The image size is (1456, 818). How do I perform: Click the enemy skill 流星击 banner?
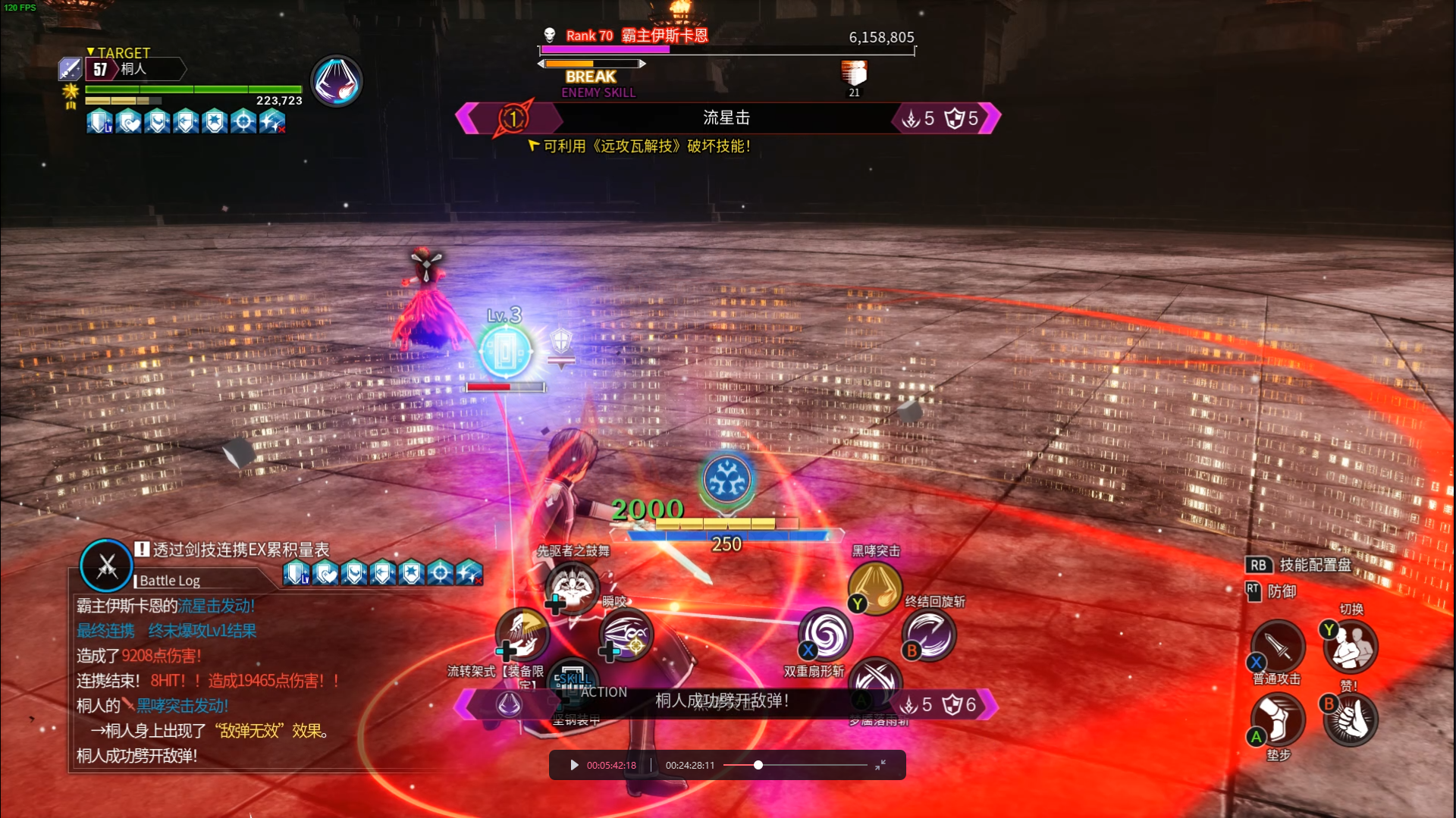point(726,118)
